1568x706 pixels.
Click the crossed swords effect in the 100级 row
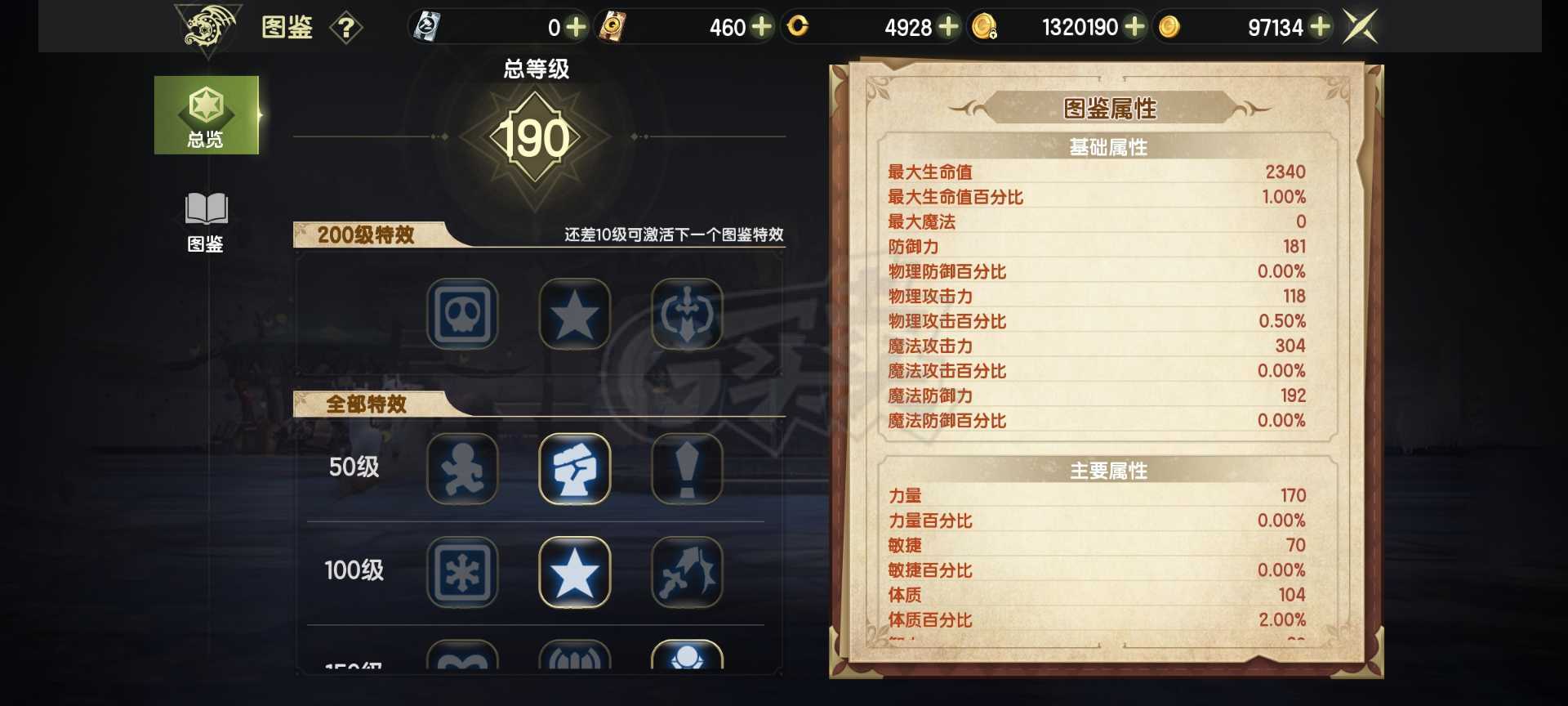[687, 572]
